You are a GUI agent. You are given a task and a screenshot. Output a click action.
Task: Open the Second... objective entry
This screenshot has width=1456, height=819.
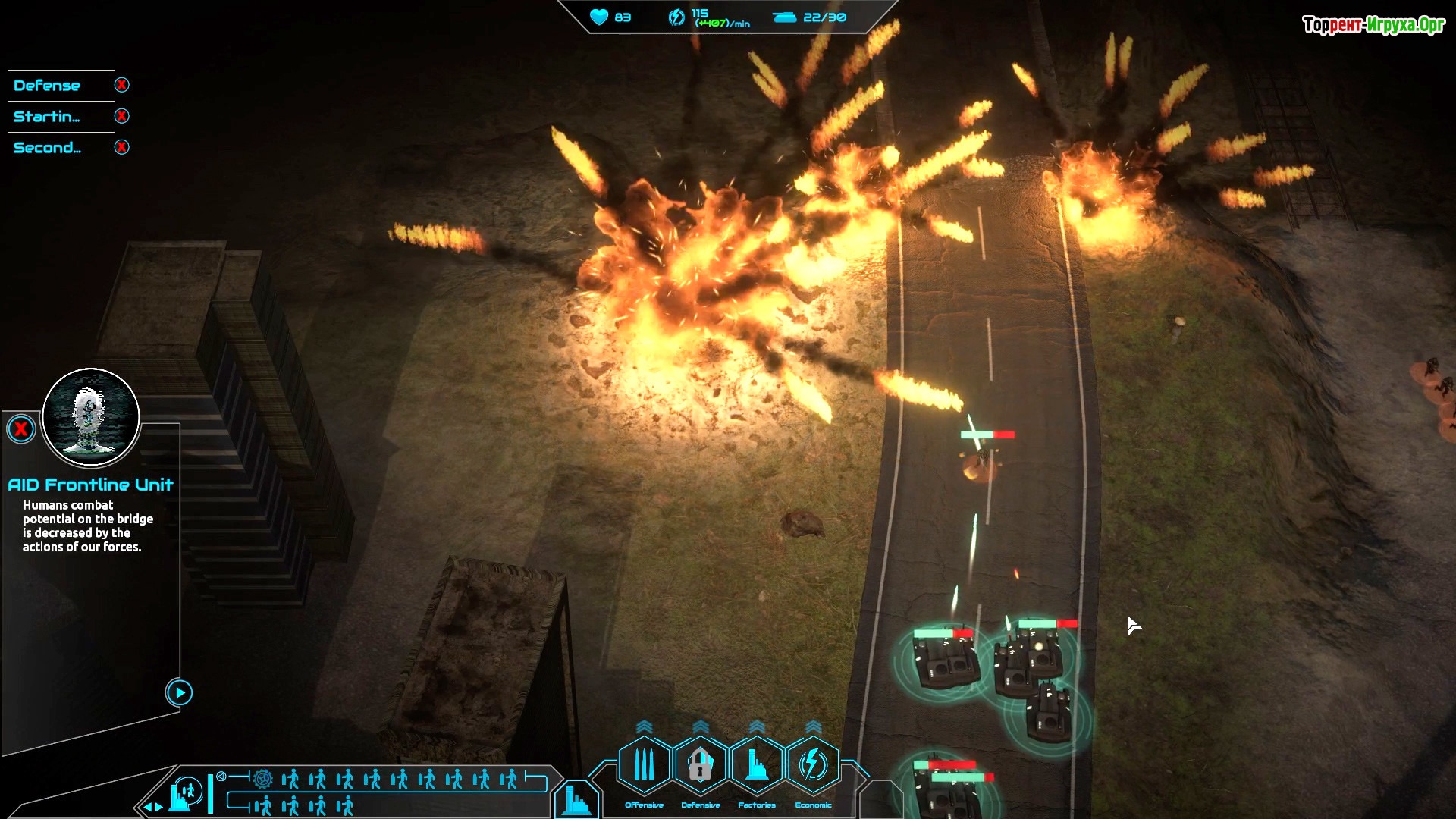click(47, 148)
